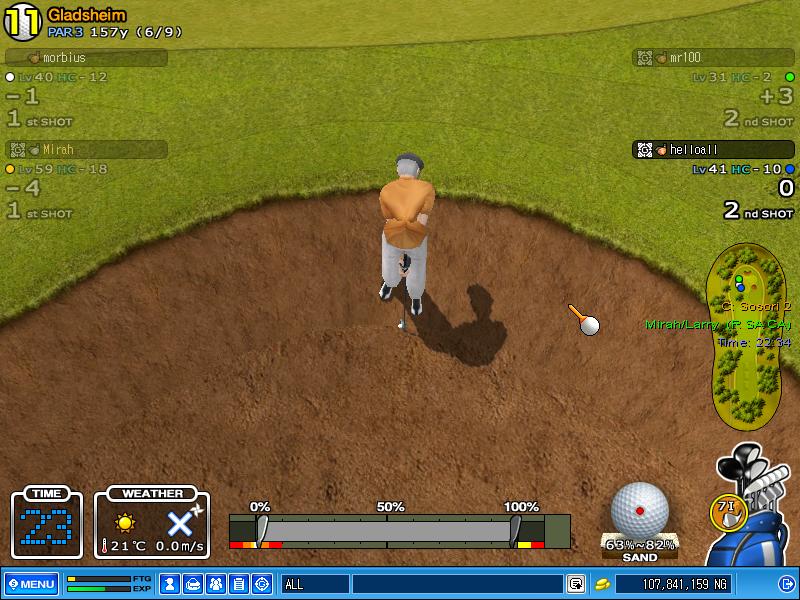Click the document list icon

[x=238, y=584]
